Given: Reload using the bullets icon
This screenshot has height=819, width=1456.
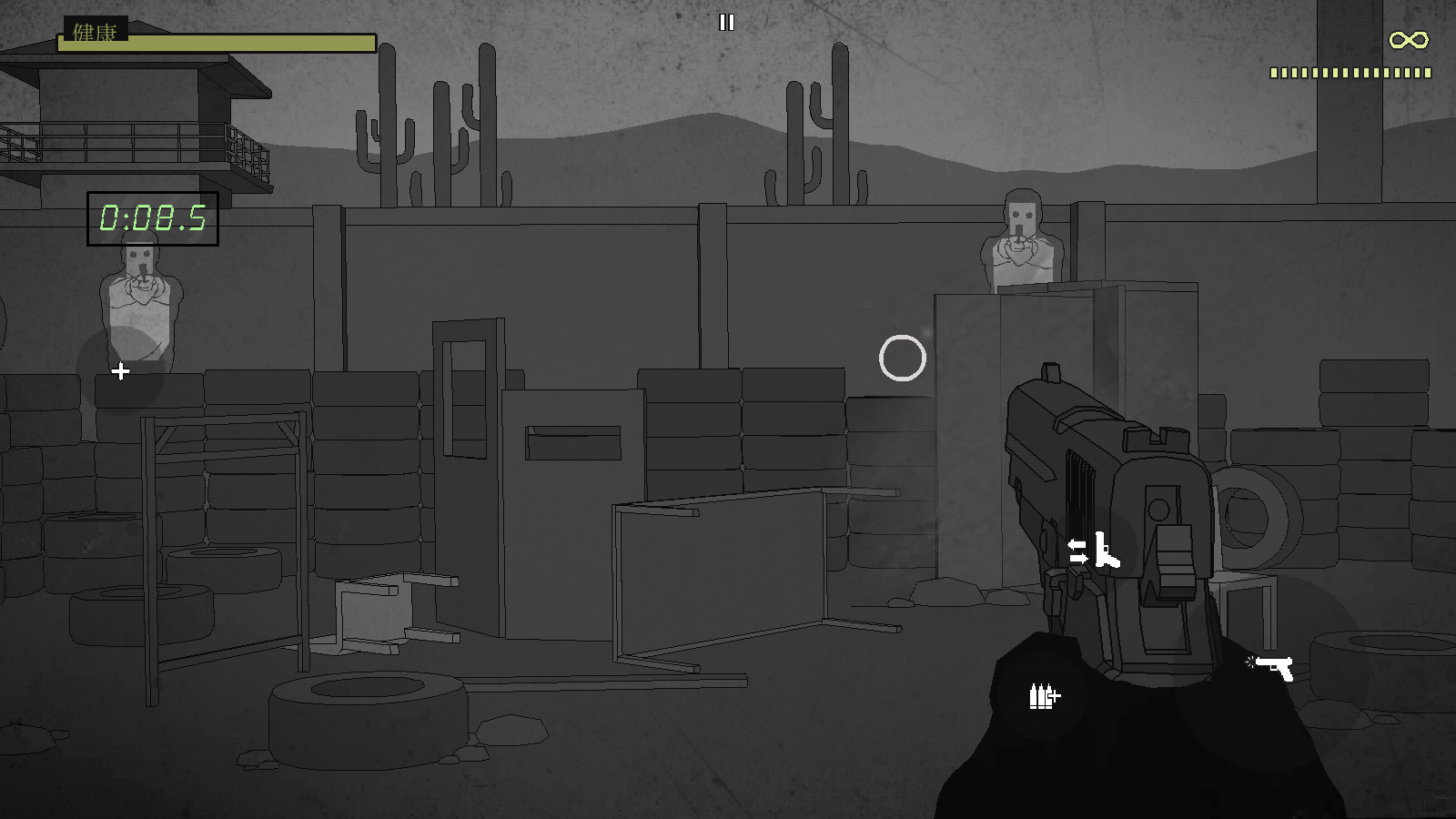Looking at the screenshot, I should (x=1044, y=696).
